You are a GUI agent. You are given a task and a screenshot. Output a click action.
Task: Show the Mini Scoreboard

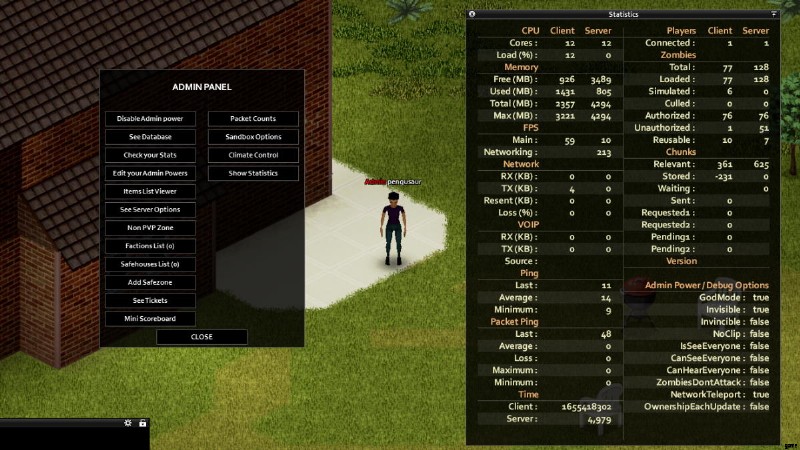point(150,318)
